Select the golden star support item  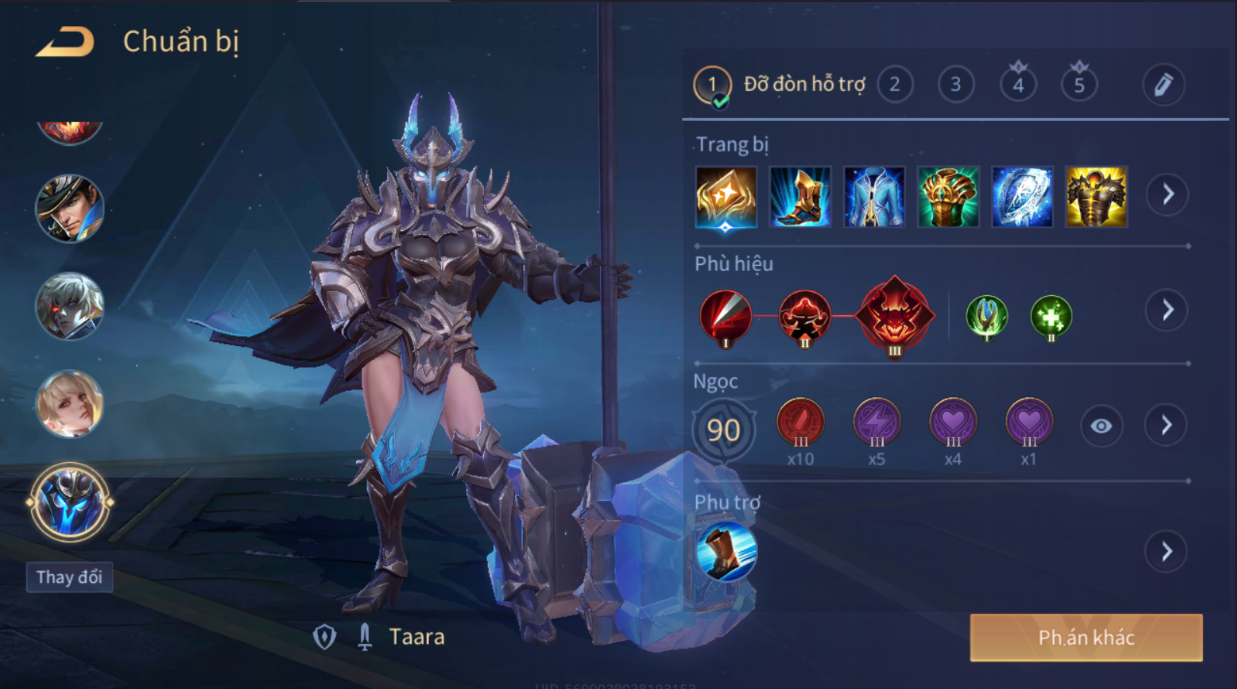pyautogui.click(x=726, y=196)
